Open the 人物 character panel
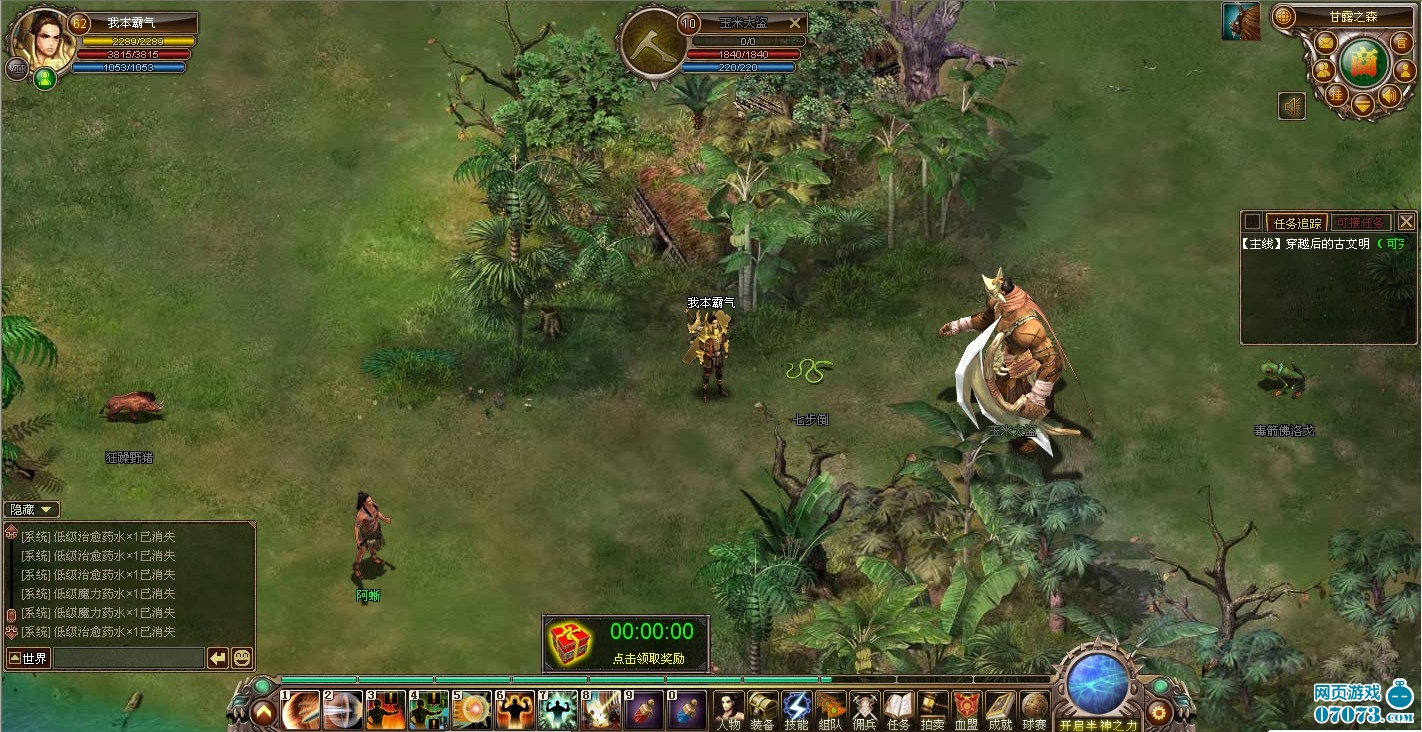This screenshot has width=1422, height=732. tap(728, 708)
